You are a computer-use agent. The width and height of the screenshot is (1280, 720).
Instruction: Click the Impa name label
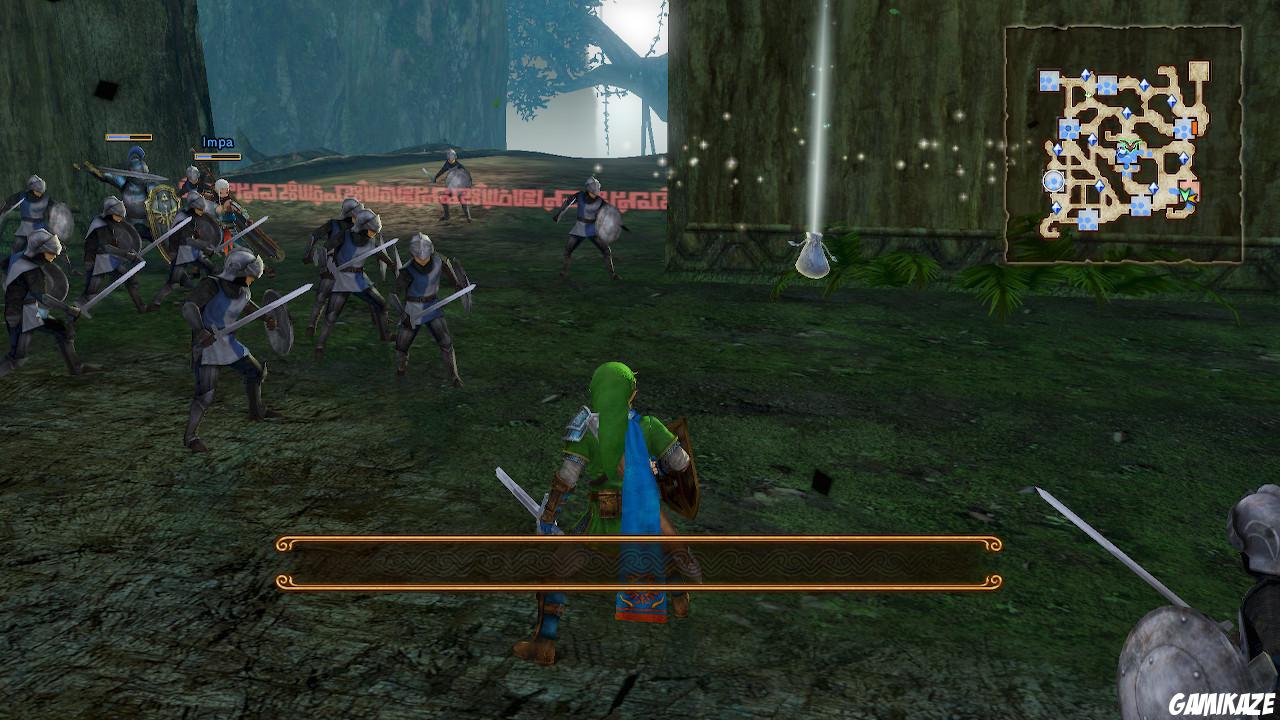point(219,142)
